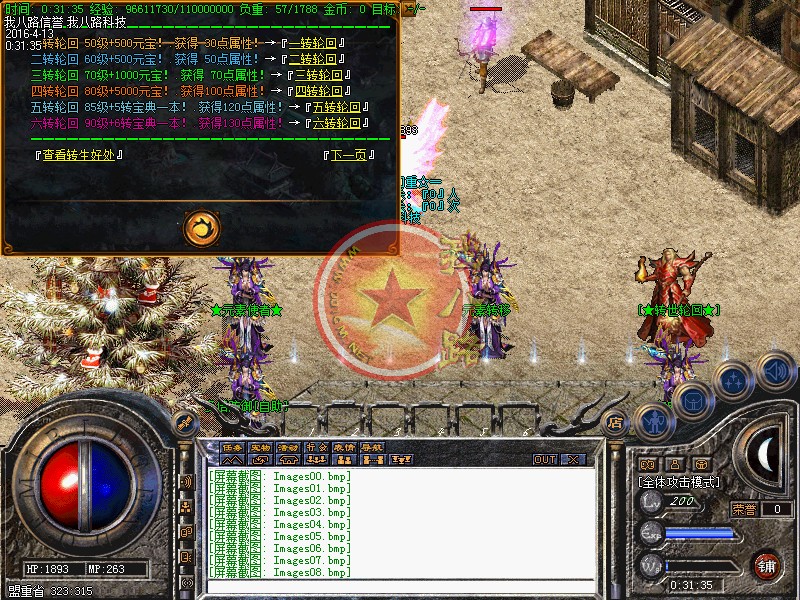Image resolution: width=800 pixels, height=600 pixels.
Task: Click the OUT button on chat panel
Action: [x=545, y=459]
